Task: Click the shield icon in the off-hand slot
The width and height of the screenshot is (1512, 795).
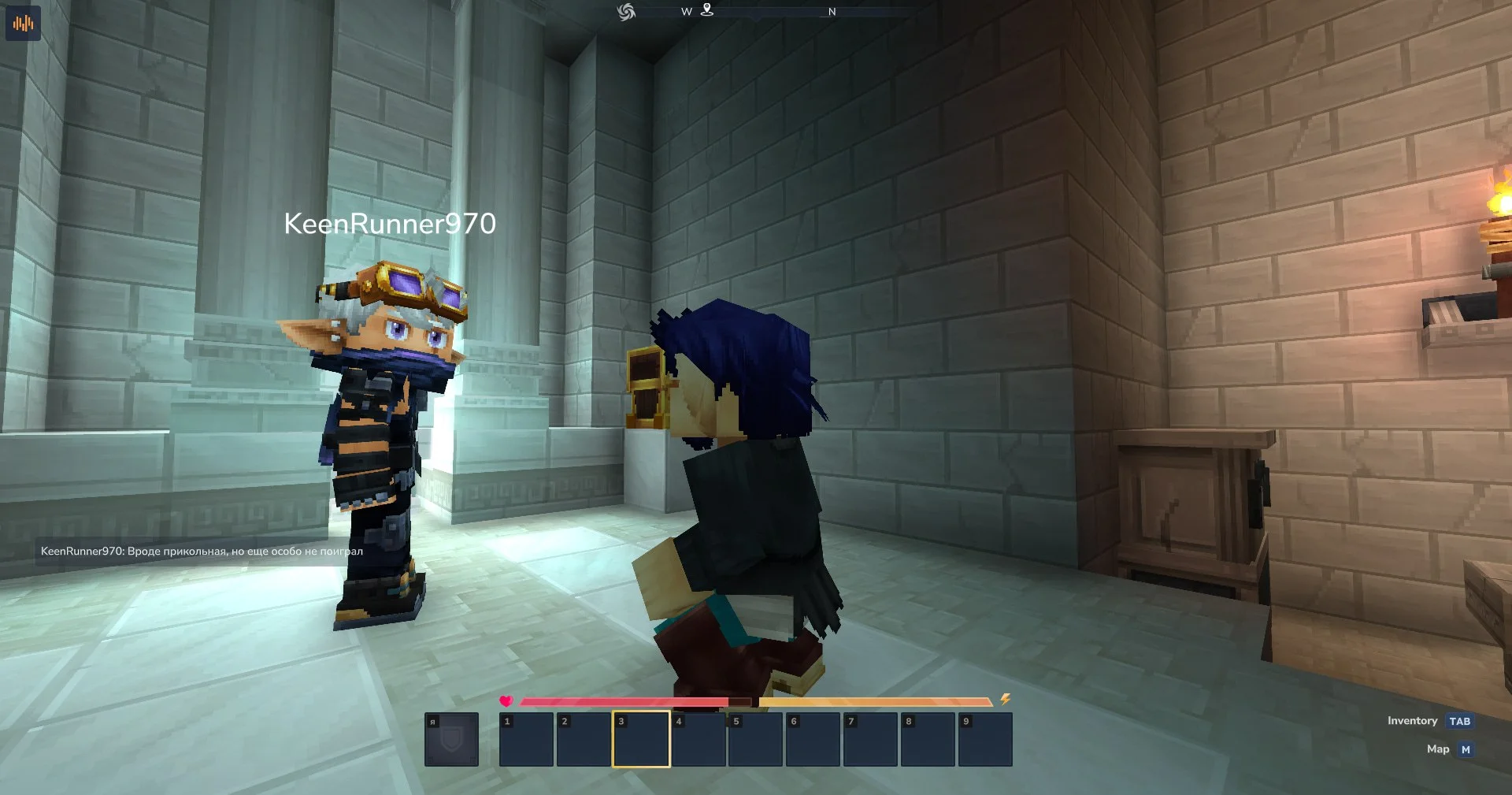Action: point(453,739)
